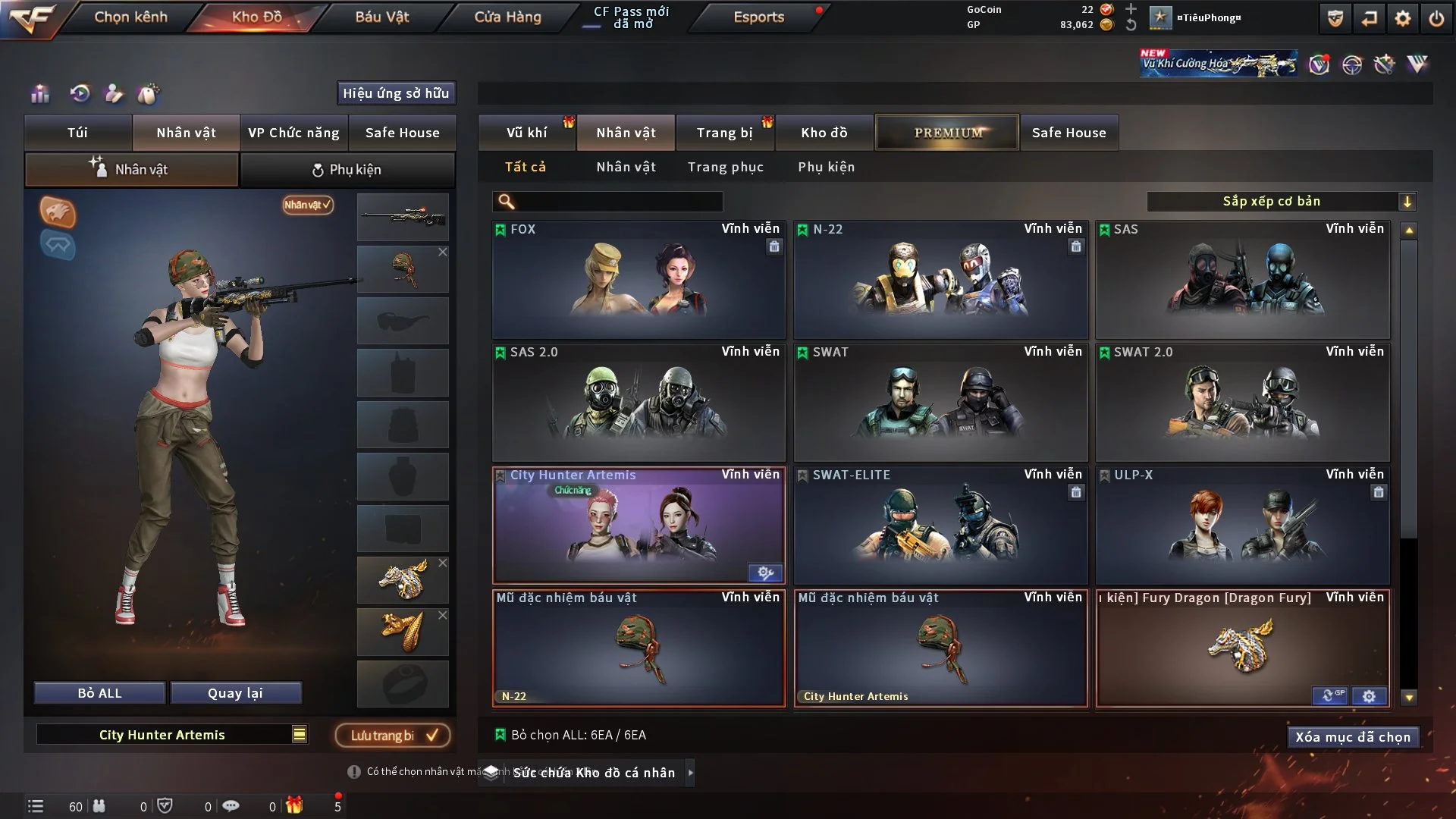Open the ranking statistics icon
This screenshot has width=1456, height=819.
pyautogui.click(x=39, y=93)
